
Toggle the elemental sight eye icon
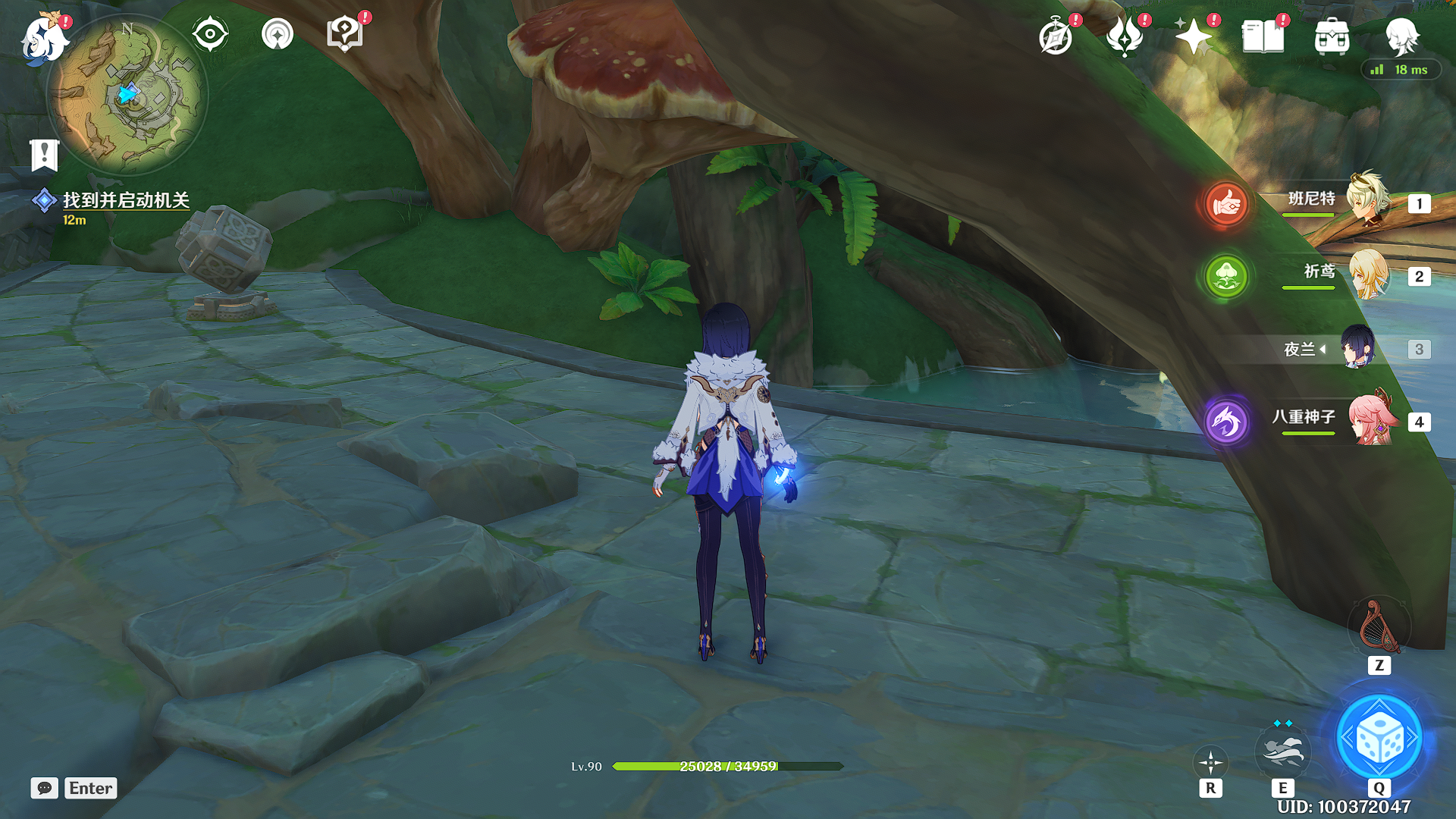209,34
